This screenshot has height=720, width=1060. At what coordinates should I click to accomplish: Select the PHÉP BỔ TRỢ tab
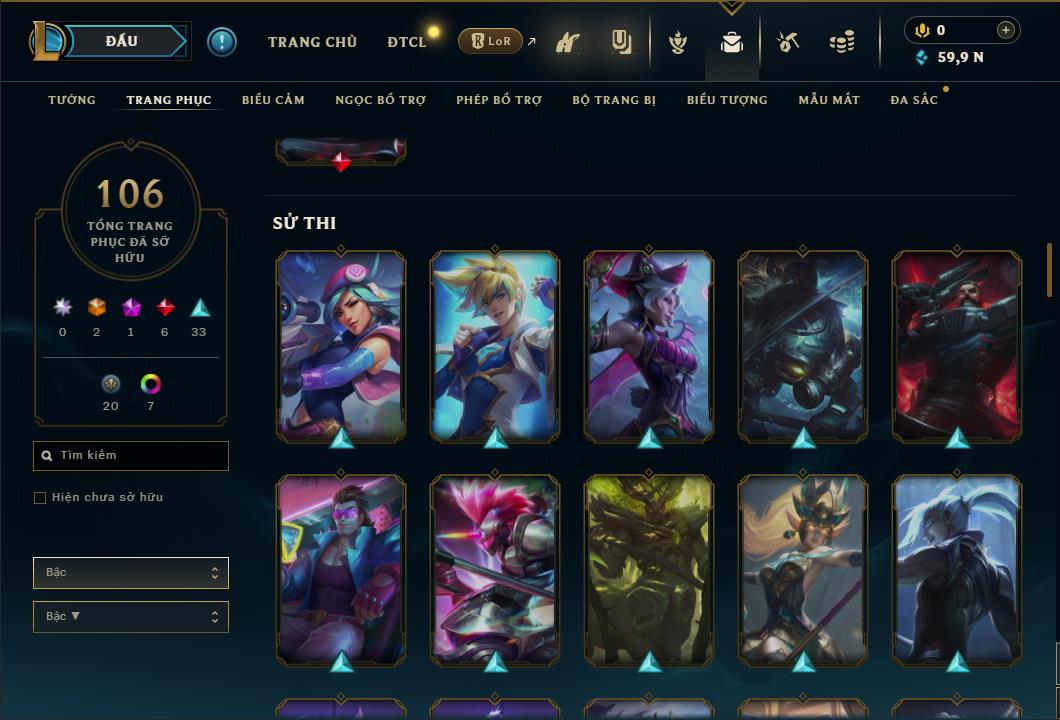[499, 100]
